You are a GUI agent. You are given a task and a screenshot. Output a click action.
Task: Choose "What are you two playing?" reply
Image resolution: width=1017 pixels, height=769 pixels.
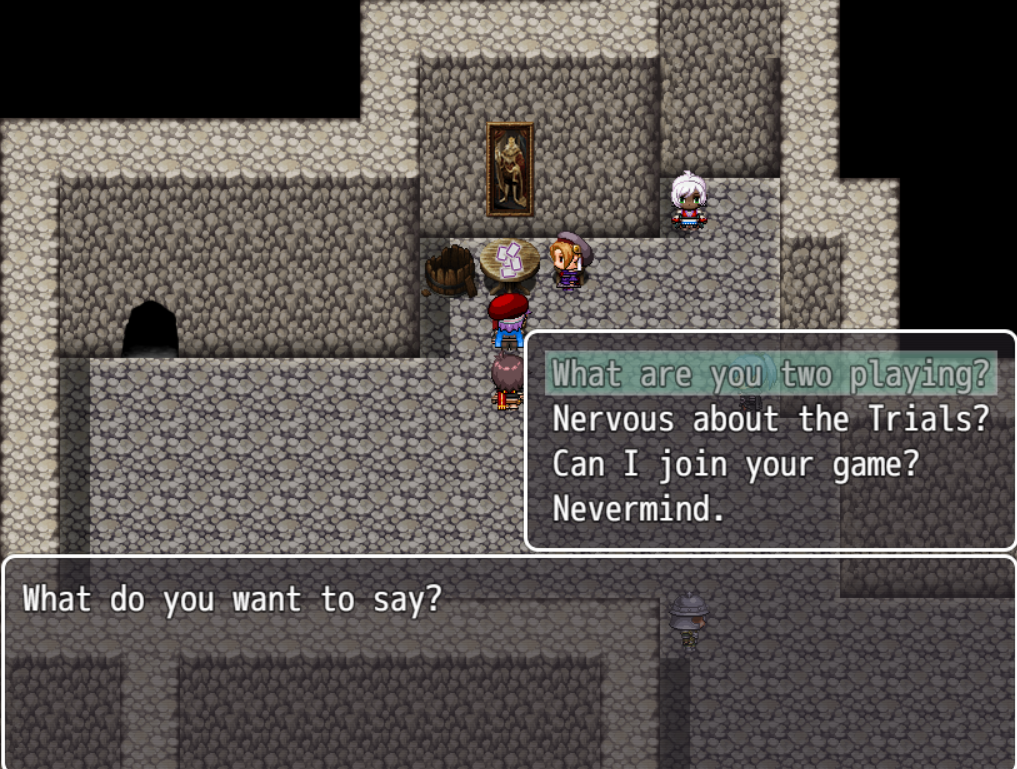(x=770, y=374)
